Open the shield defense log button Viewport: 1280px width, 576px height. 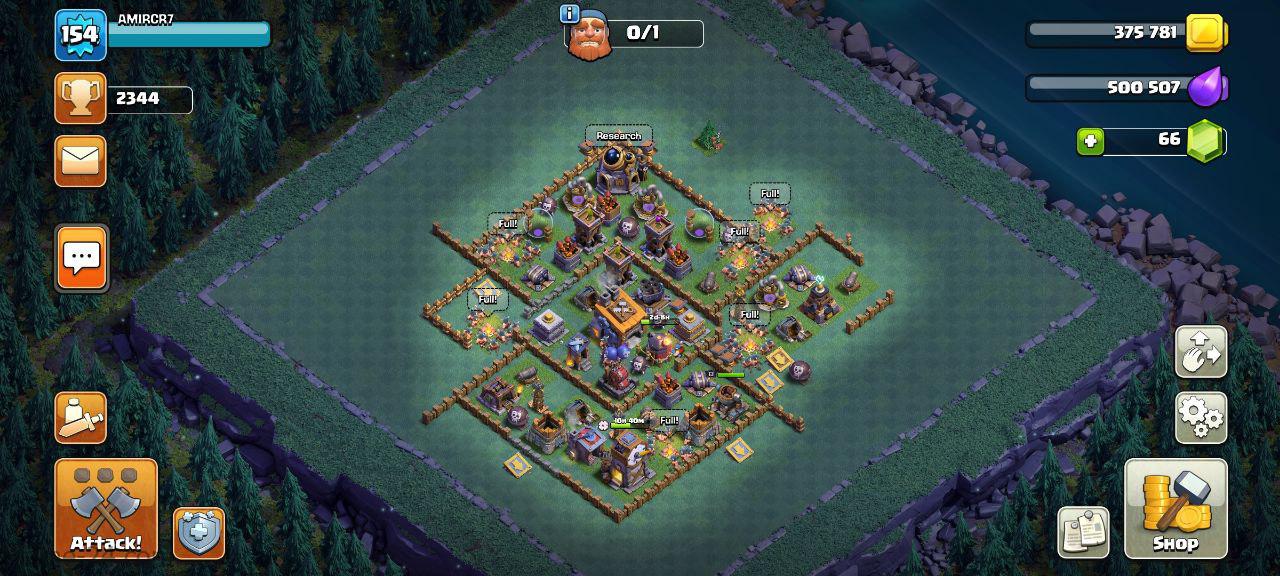tap(199, 533)
